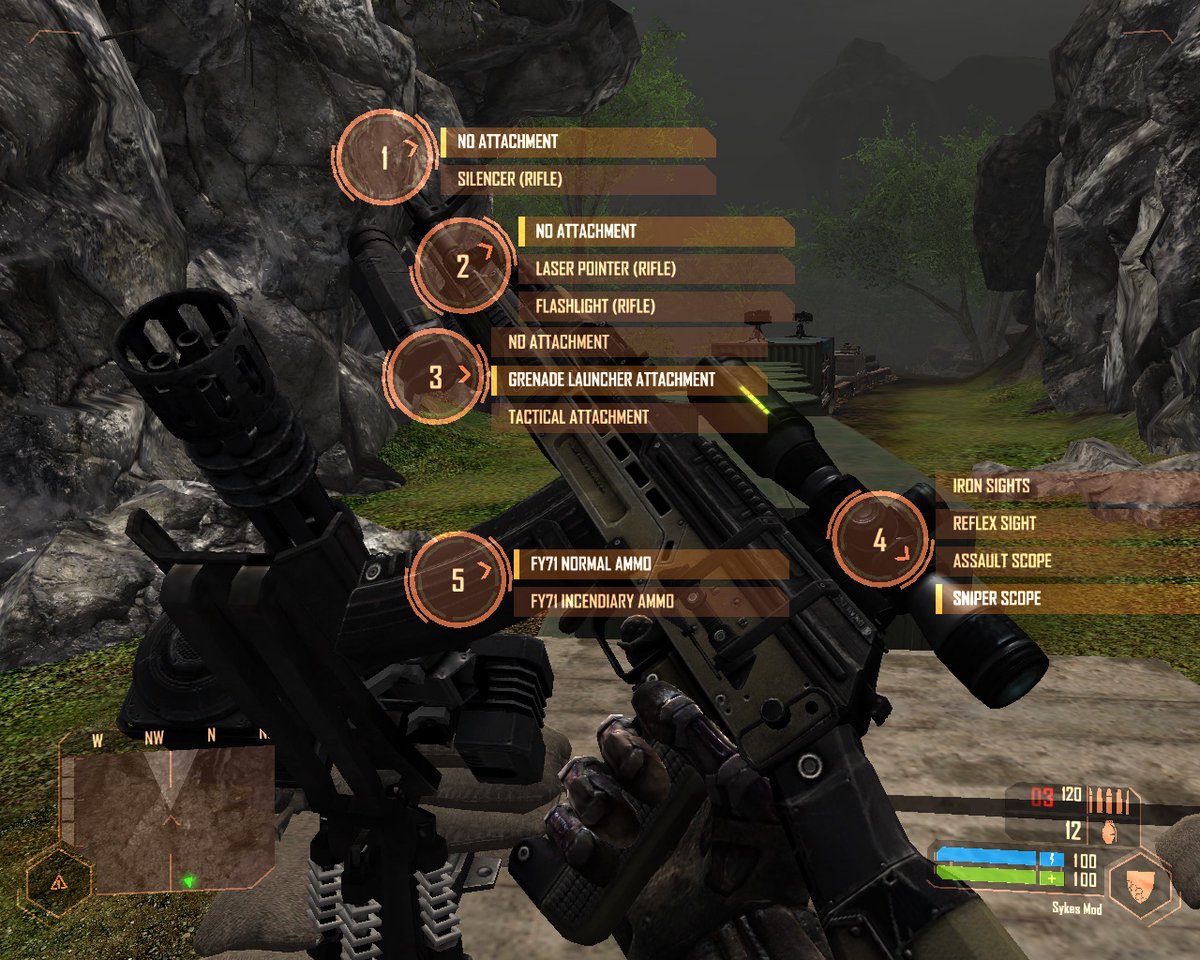Select the number 5 ammo slot circle
The image size is (1200, 960).
point(459,580)
